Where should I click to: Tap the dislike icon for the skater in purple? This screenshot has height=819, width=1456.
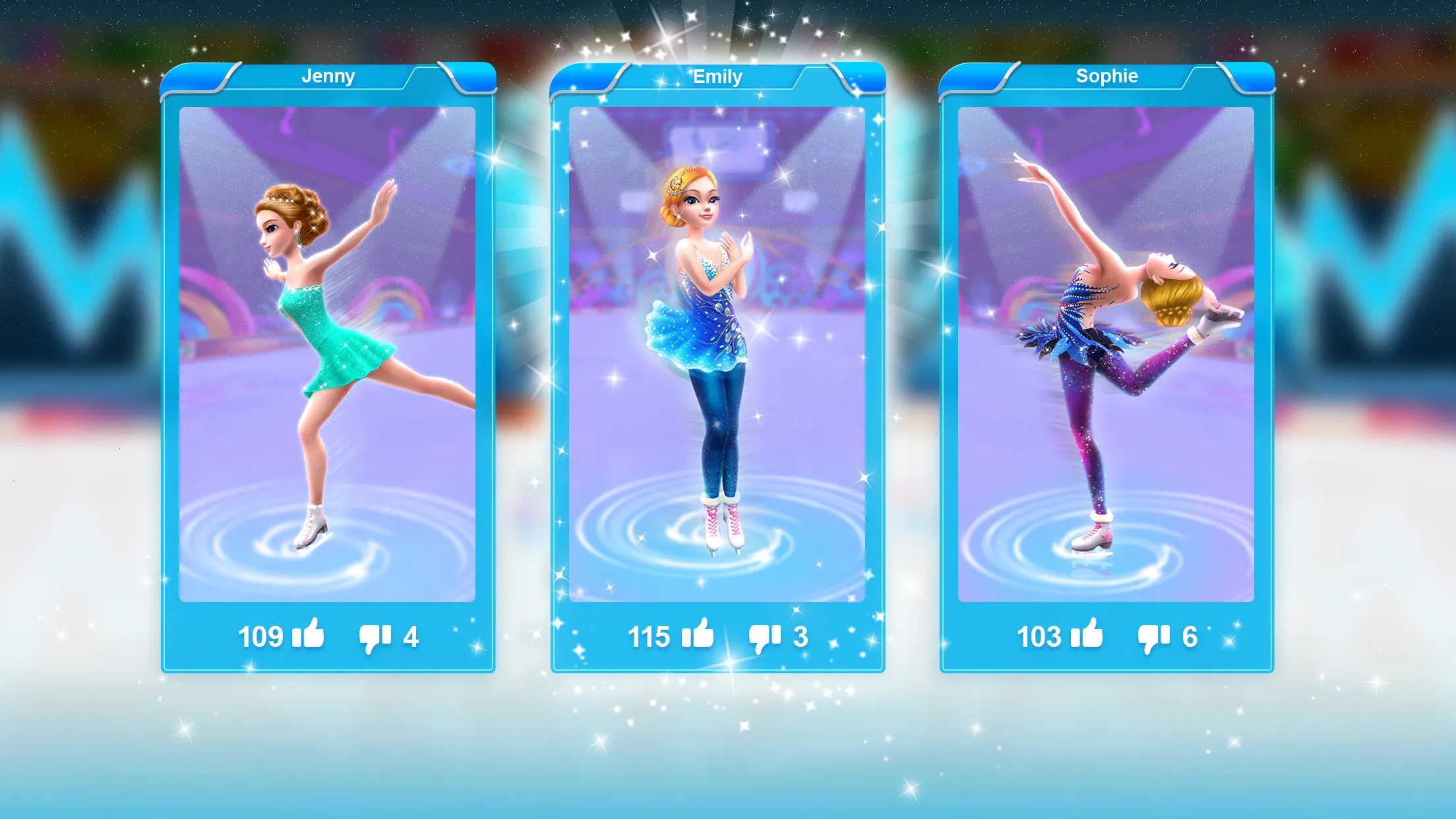pos(1155,636)
